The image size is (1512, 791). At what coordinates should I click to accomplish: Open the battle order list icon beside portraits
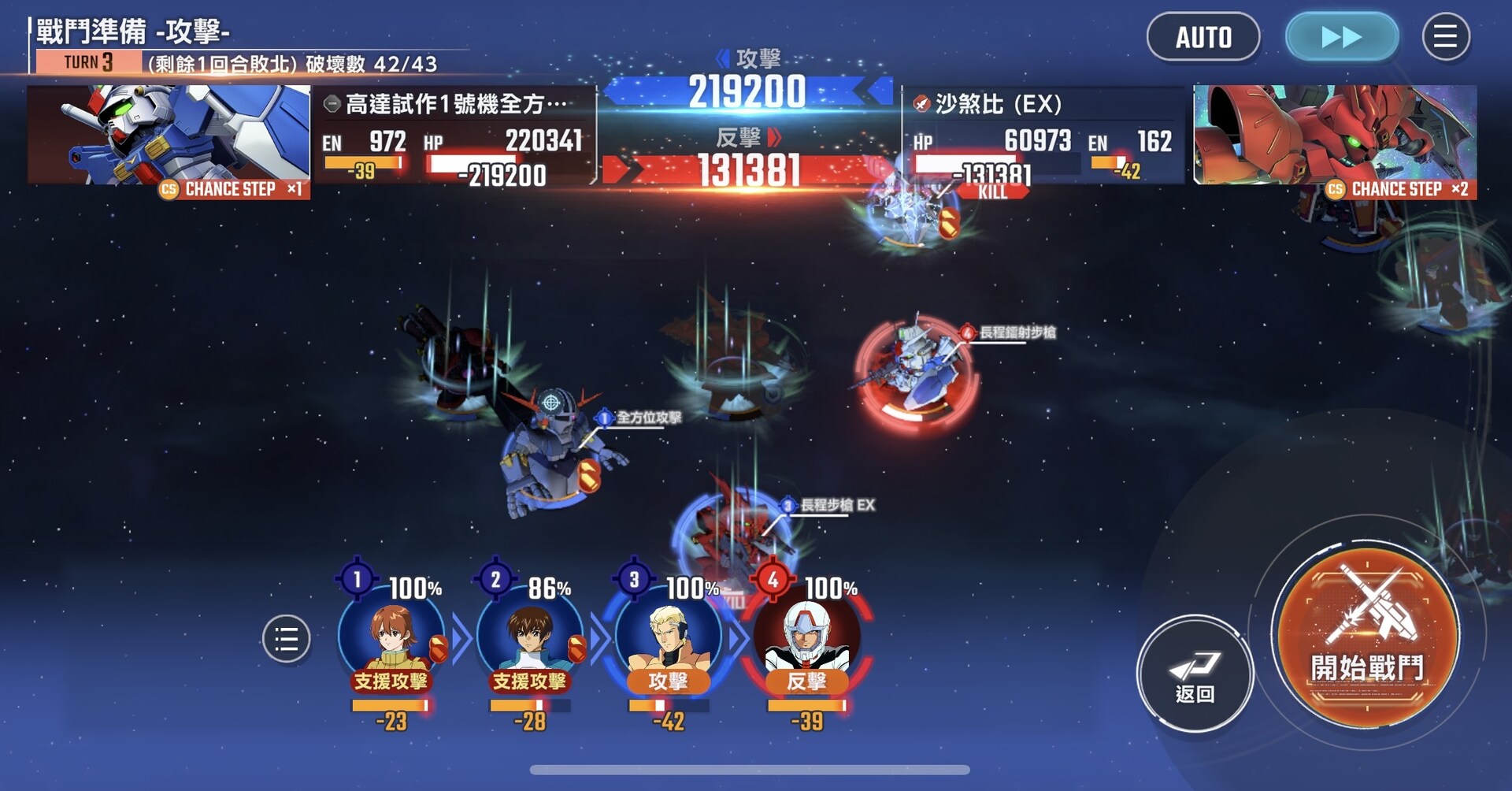click(x=287, y=640)
